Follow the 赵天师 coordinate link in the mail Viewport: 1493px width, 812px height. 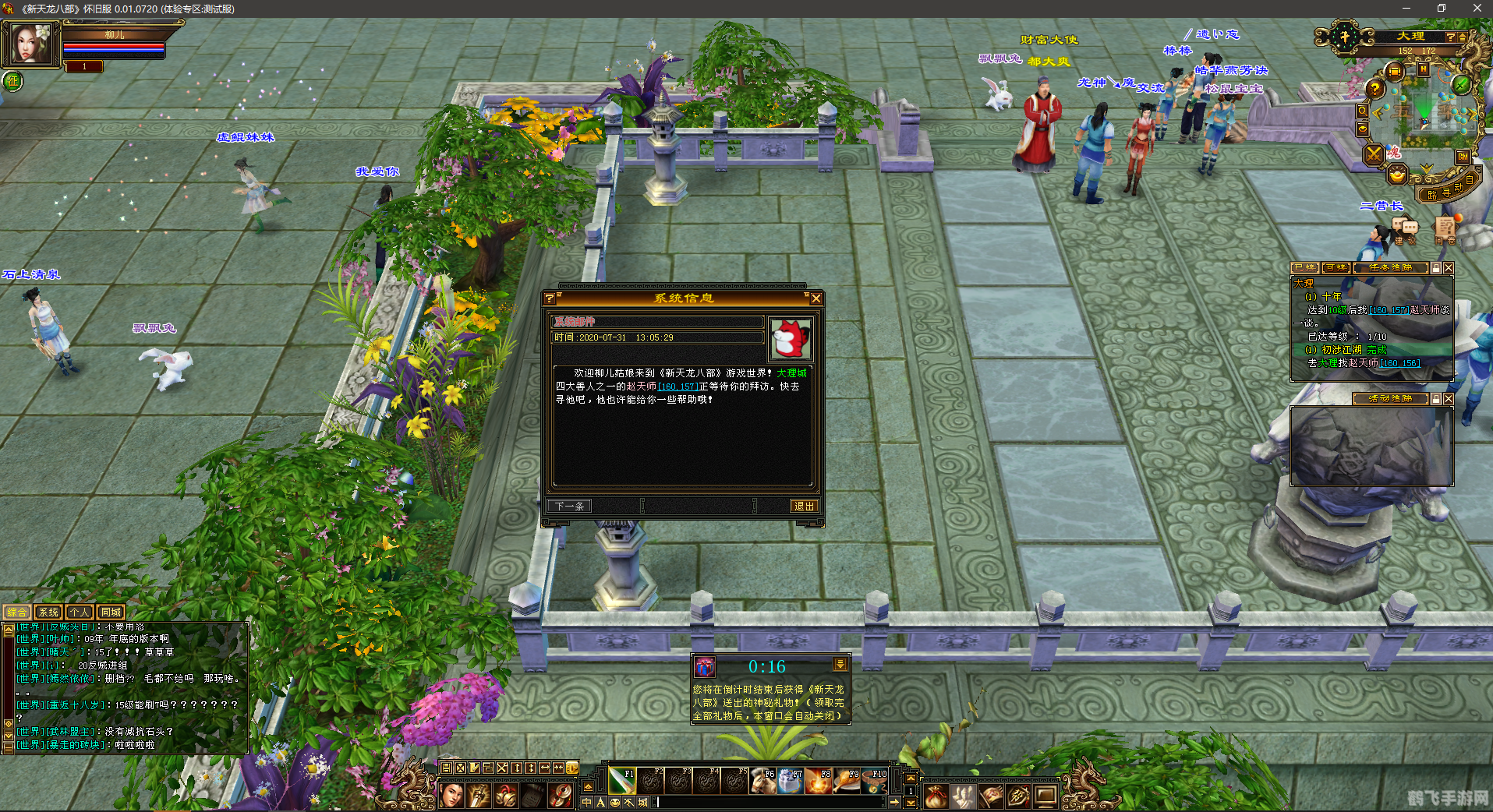coord(677,387)
